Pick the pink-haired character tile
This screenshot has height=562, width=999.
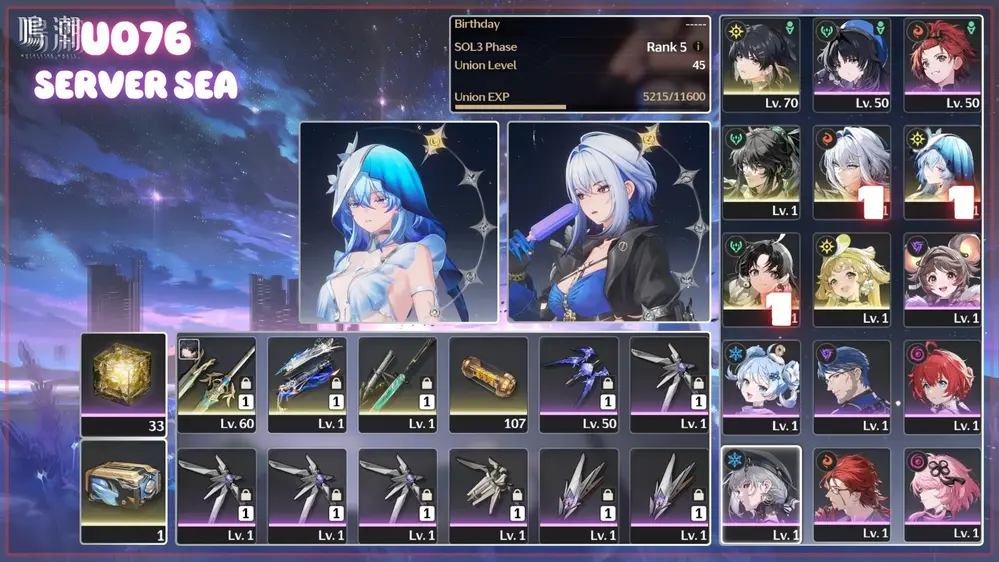click(x=942, y=494)
